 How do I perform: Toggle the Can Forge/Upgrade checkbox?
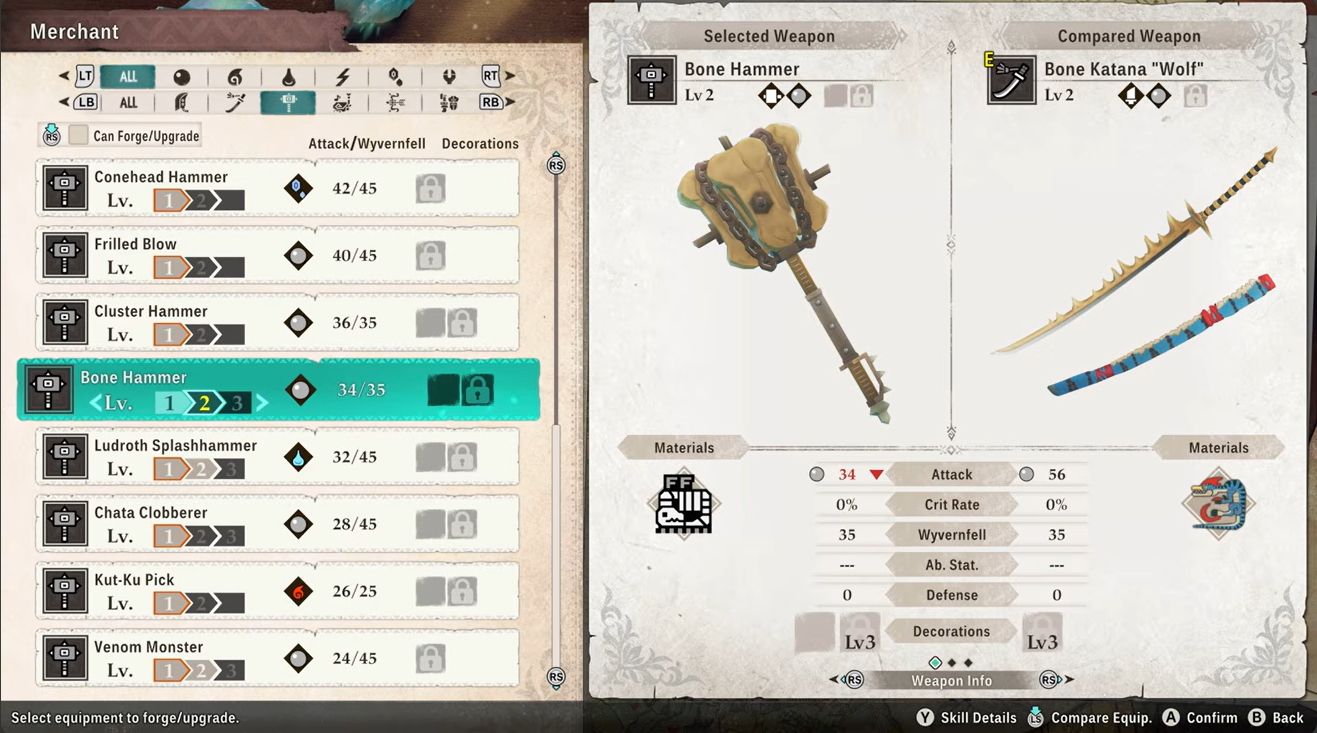[79, 136]
